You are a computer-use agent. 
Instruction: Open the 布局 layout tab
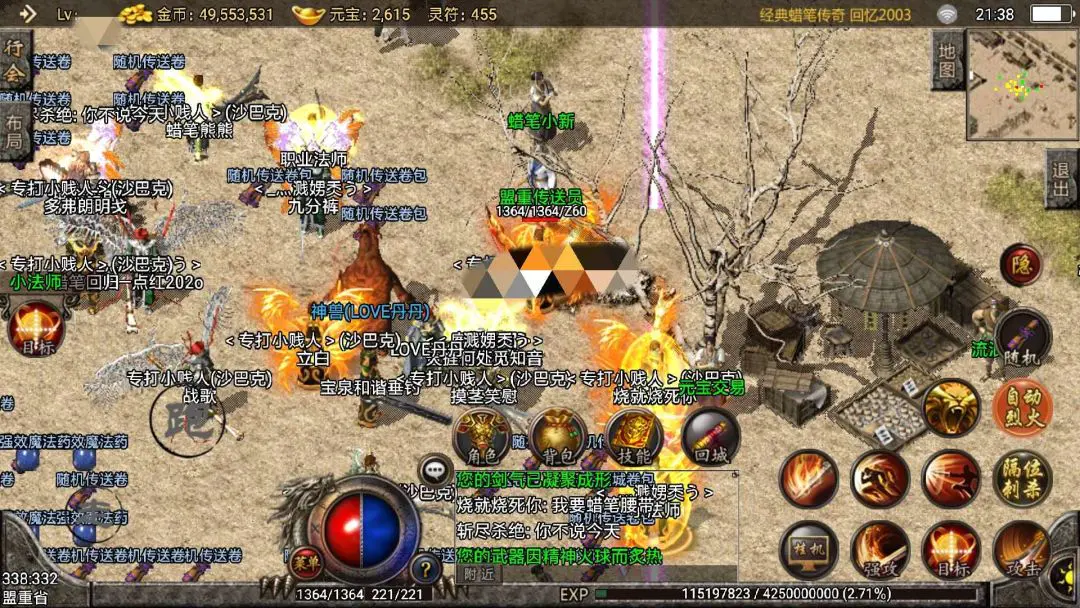coord(14,130)
